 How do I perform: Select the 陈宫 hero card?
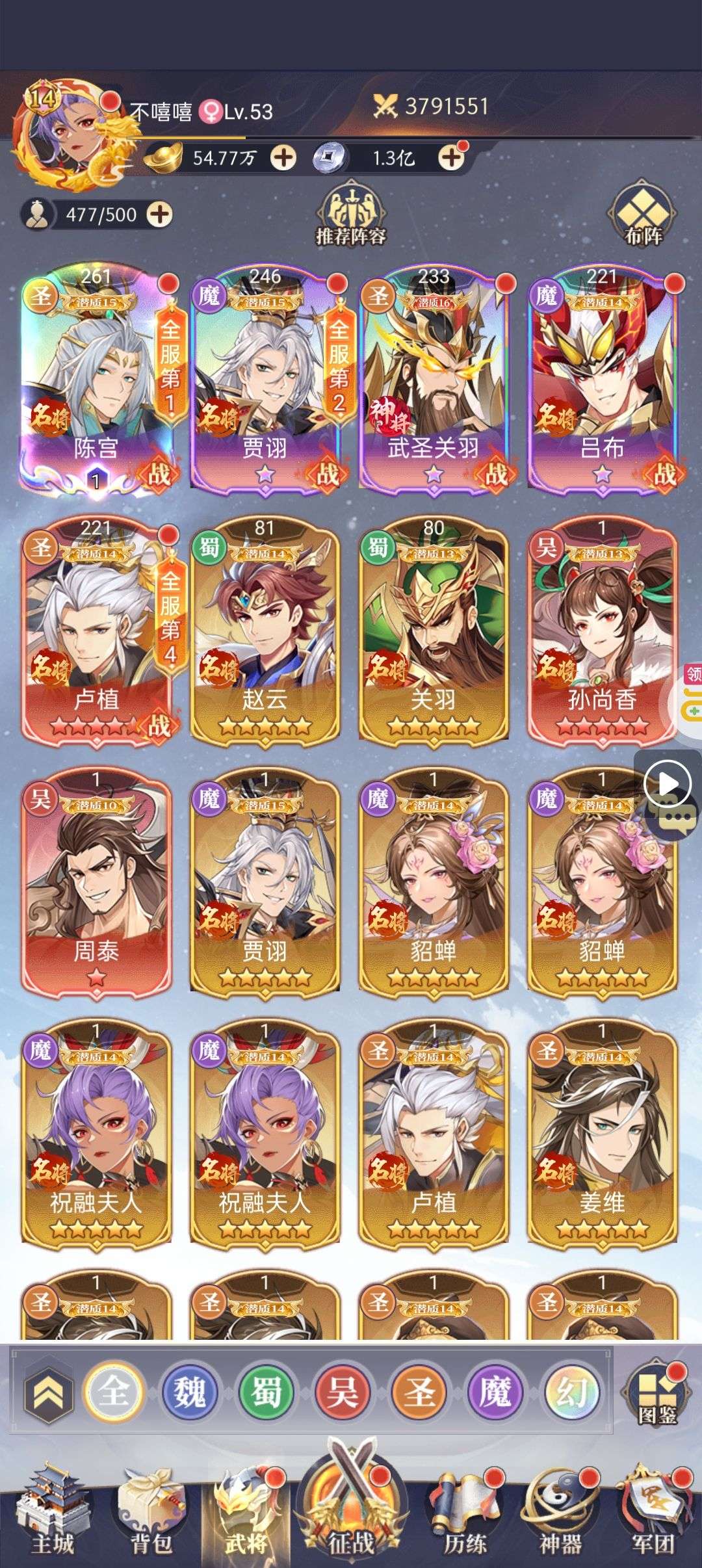[96, 377]
